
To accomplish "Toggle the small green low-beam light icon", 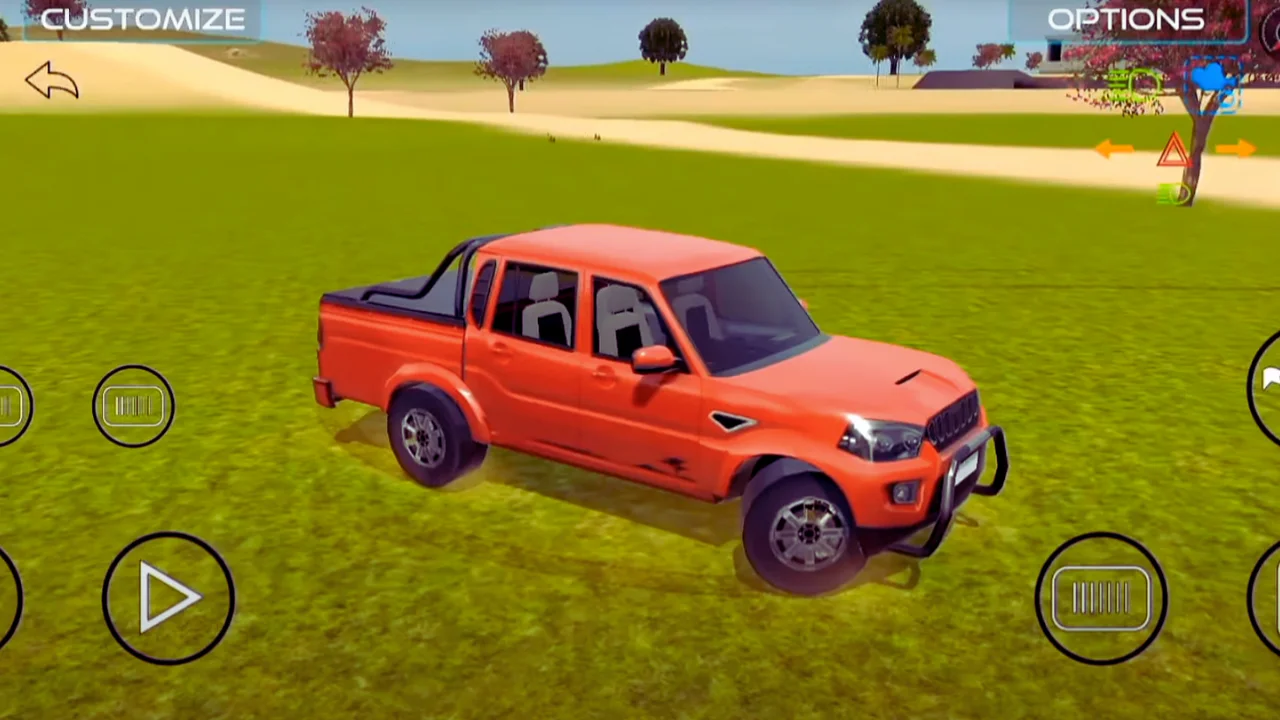I will click(x=1172, y=193).
